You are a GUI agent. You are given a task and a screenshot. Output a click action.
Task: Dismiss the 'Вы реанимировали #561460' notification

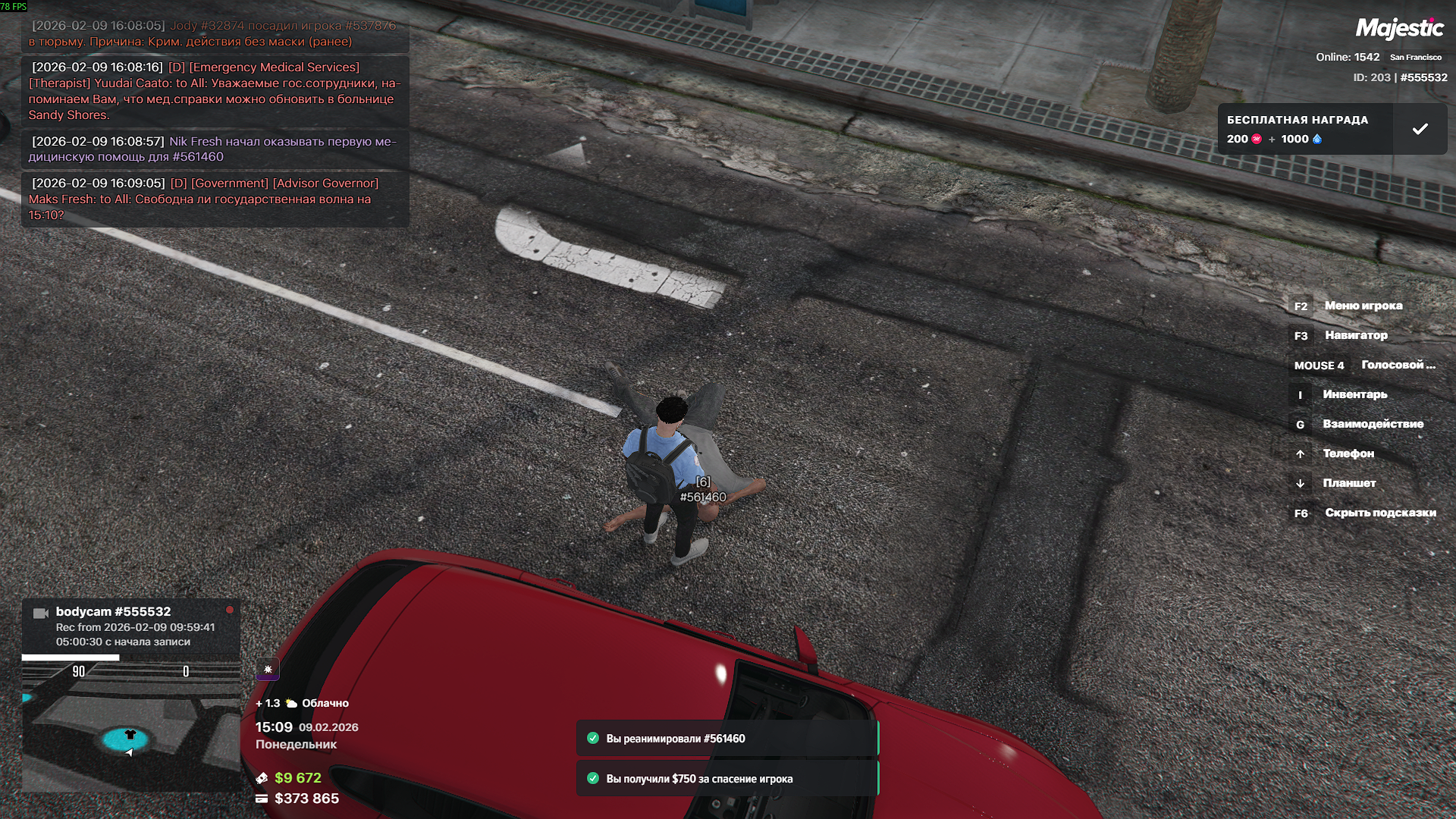pos(726,739)
